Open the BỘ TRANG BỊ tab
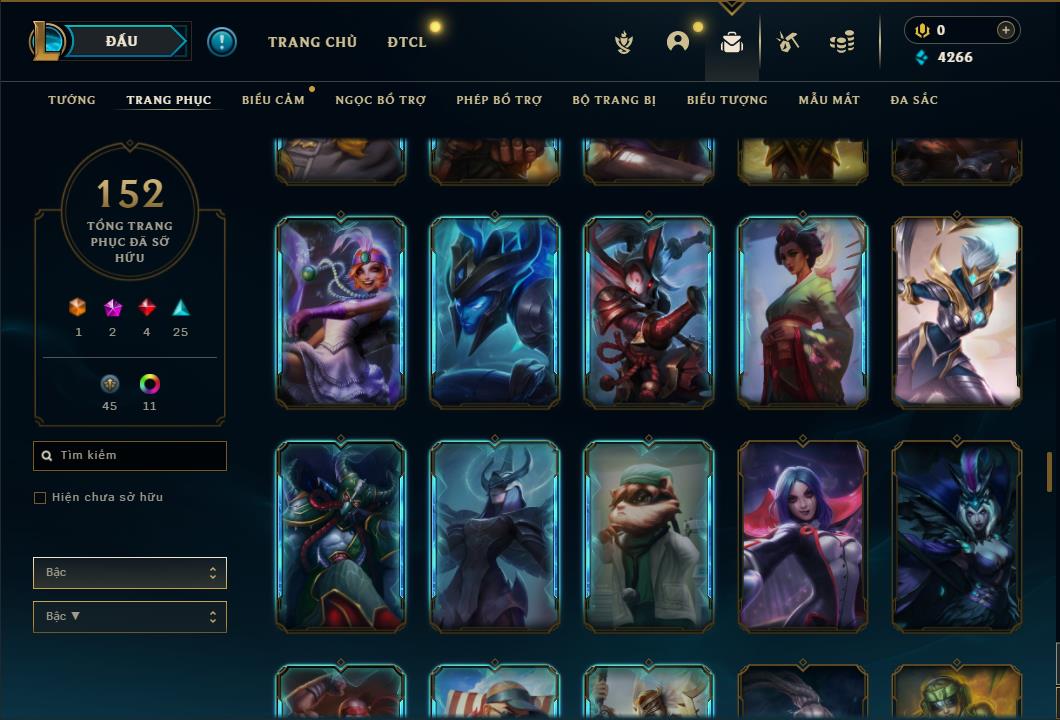The height and width of the screenshot is (720, 1060). [x=614, y=100]
